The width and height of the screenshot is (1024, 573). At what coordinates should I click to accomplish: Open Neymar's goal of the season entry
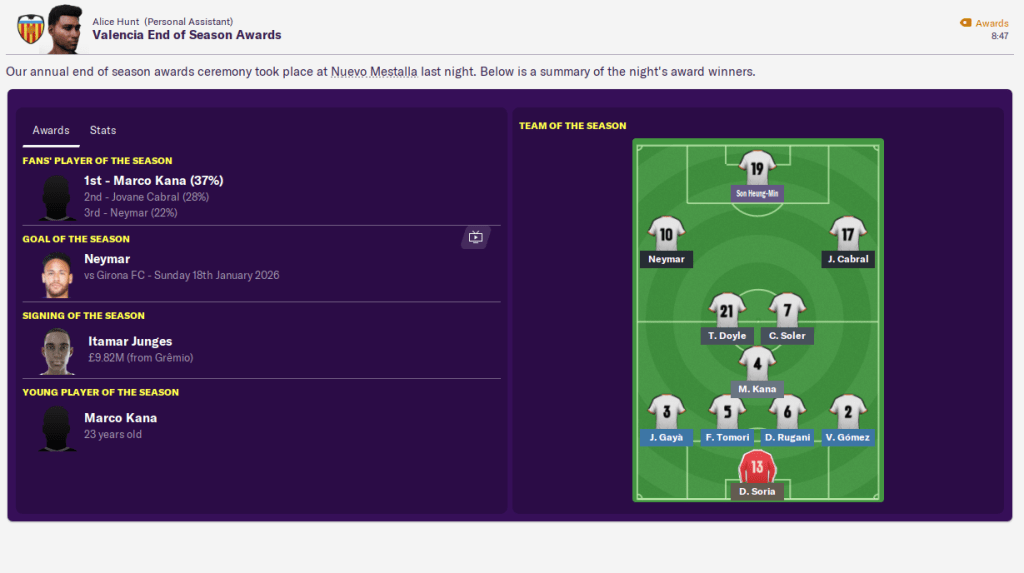click(107, 259)
